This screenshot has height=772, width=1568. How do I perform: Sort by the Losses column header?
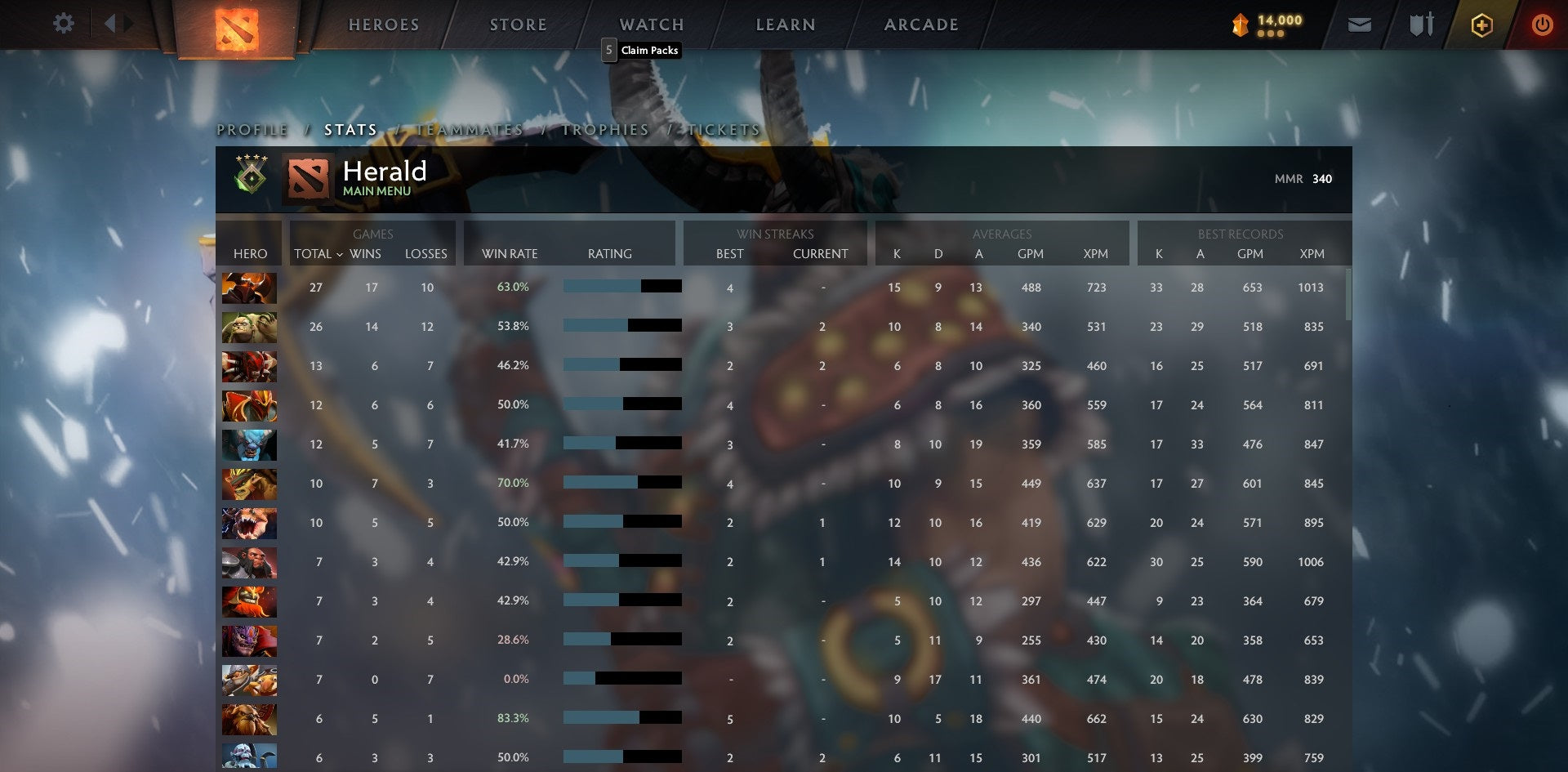[425, 254]
